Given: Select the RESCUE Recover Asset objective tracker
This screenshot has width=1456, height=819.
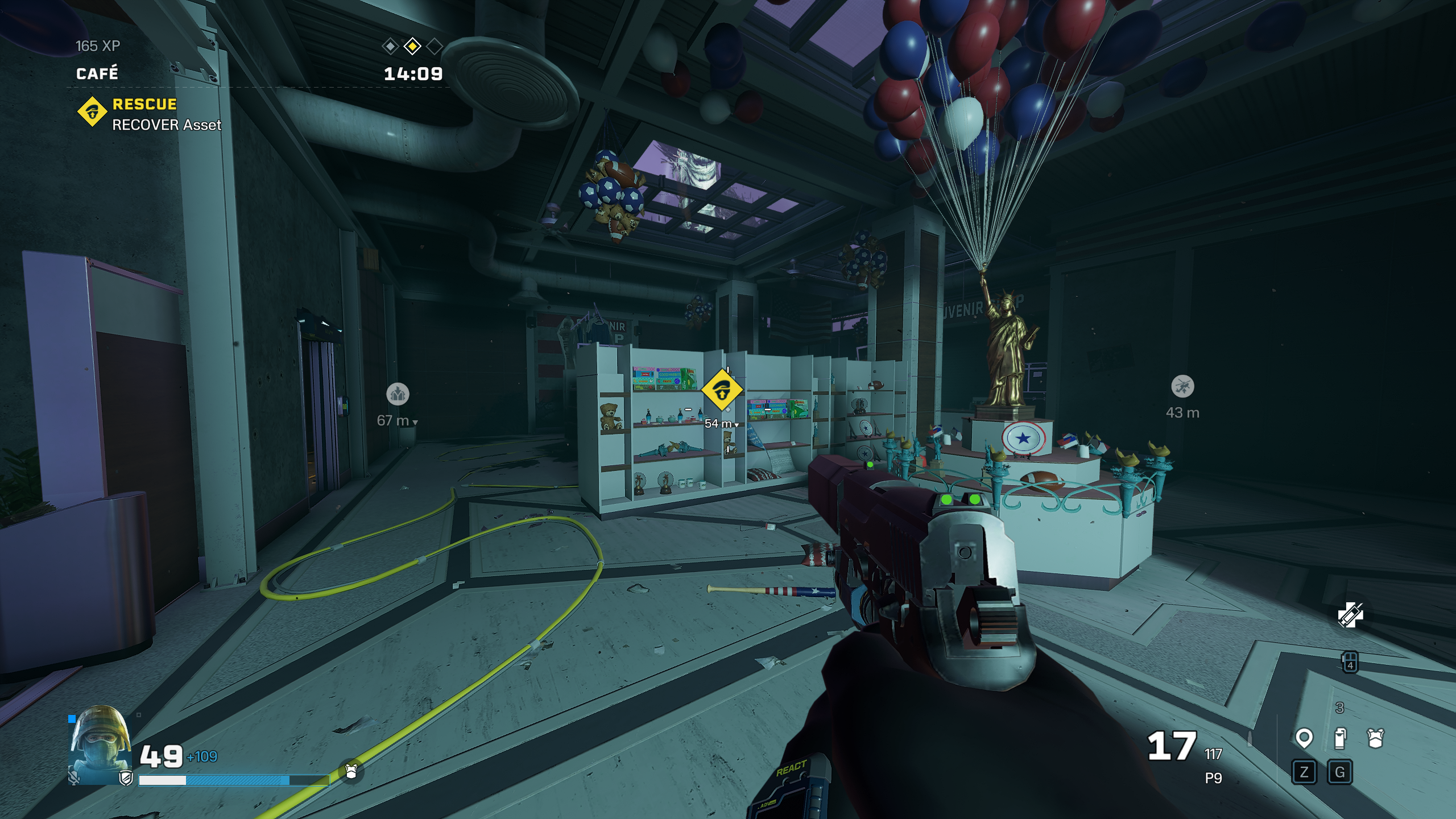Looking at the screenshot, I should 149,114.
